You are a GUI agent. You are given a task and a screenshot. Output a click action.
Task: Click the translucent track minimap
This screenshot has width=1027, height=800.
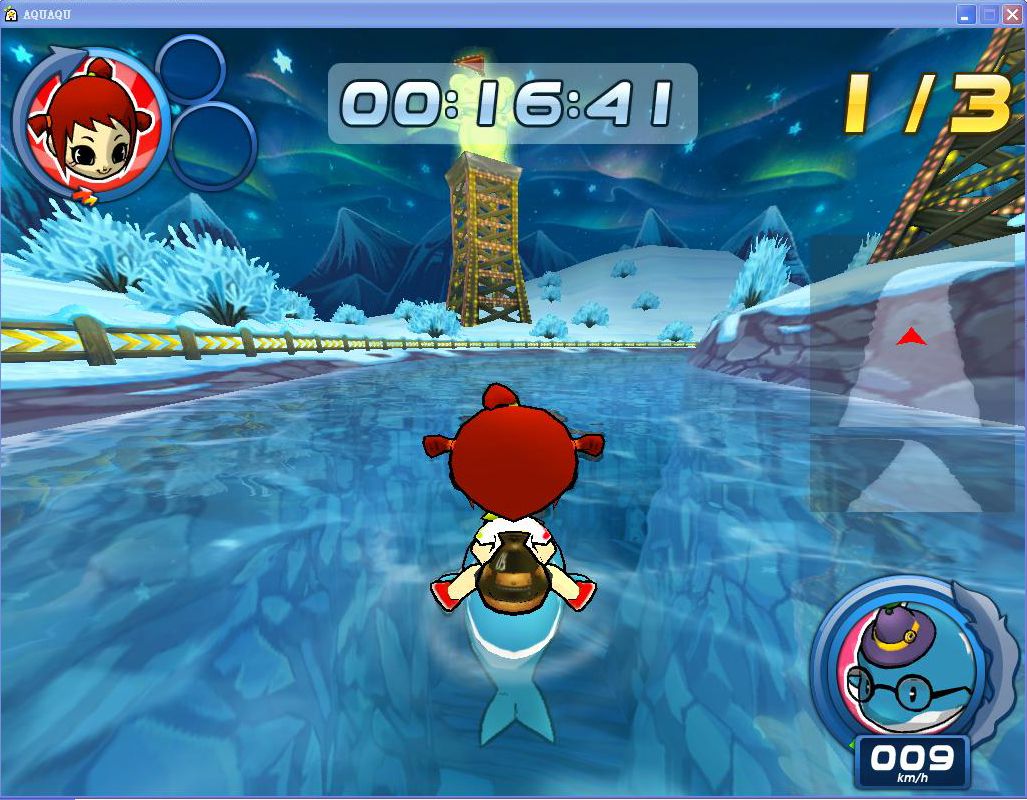(911, 373)
